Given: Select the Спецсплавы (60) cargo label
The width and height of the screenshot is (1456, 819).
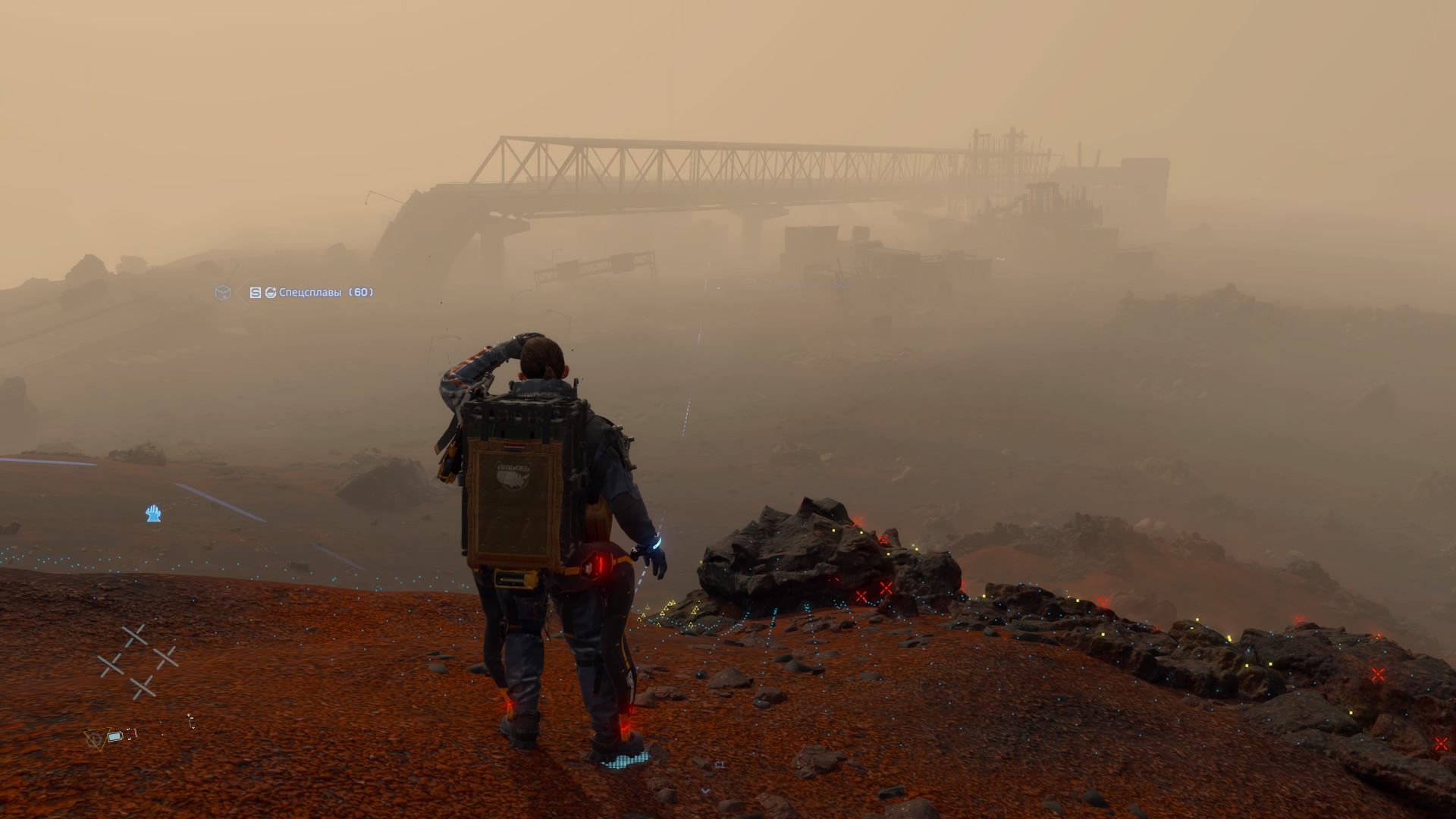Looking at the screenshot, I should pyautogui.click(x=325, y=292).
